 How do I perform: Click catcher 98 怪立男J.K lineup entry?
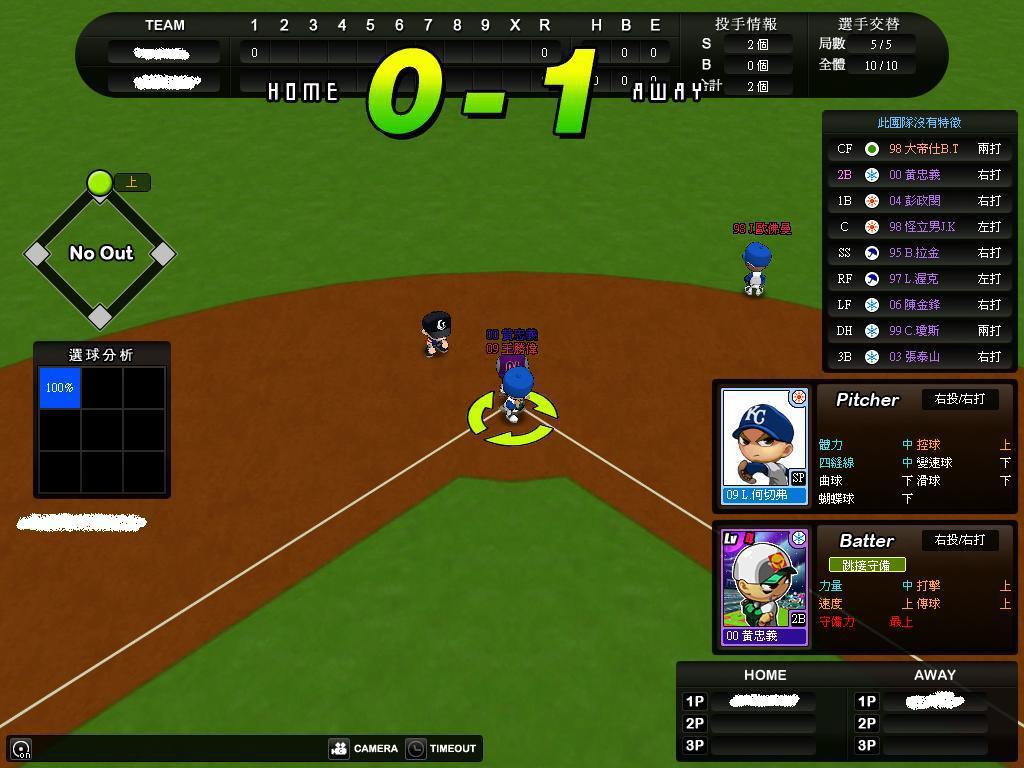[919, 227]
